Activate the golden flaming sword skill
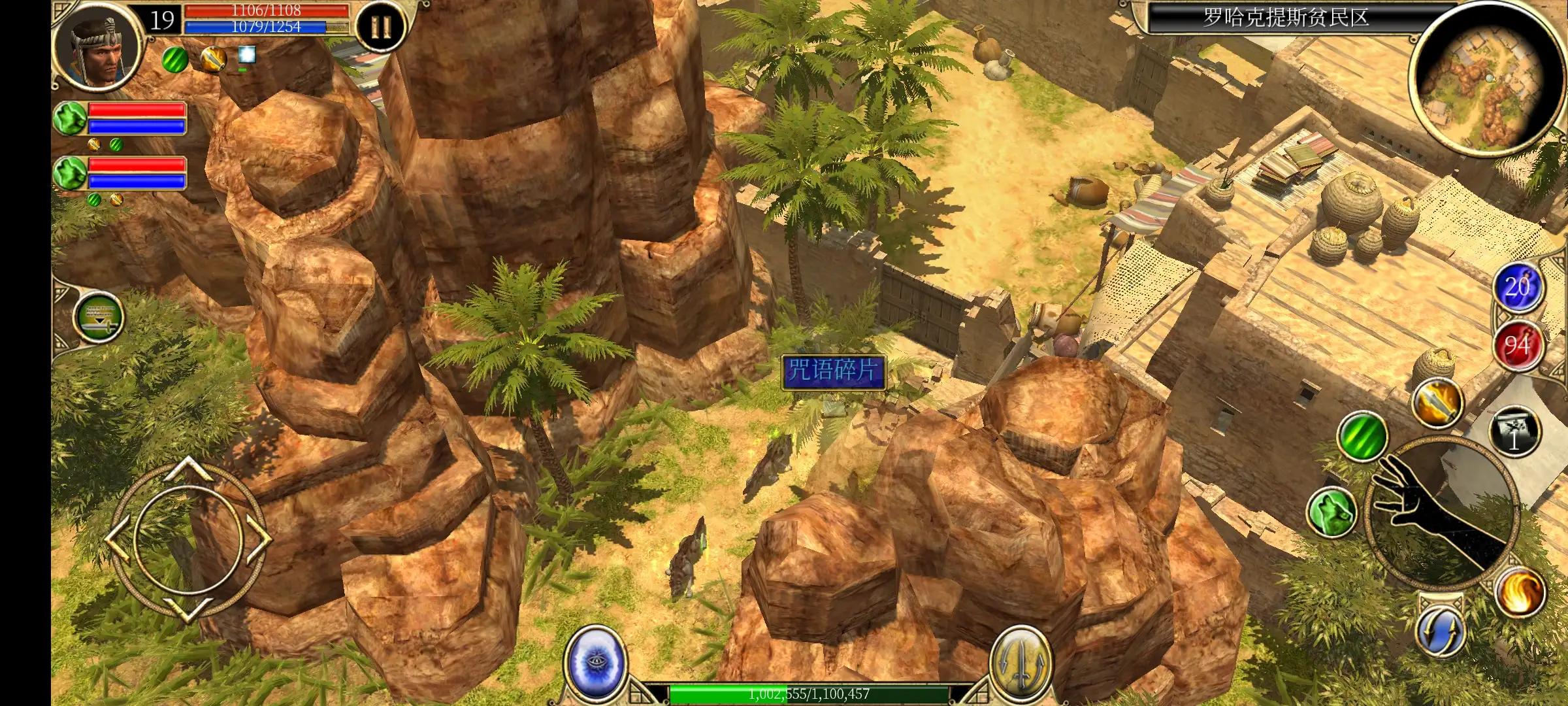 [1436, 401]
